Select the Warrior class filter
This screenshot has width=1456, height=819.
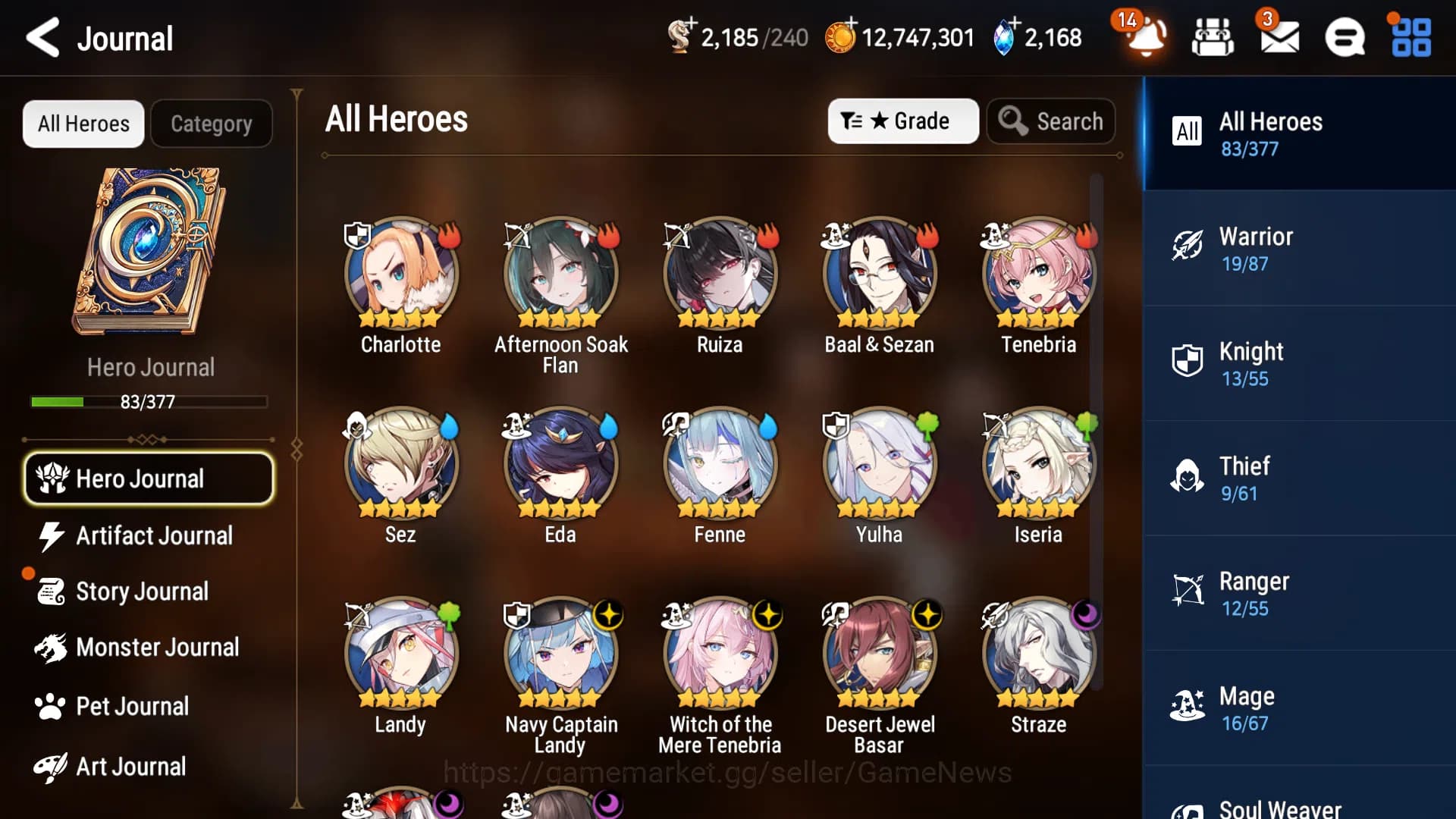(1297, 249)
